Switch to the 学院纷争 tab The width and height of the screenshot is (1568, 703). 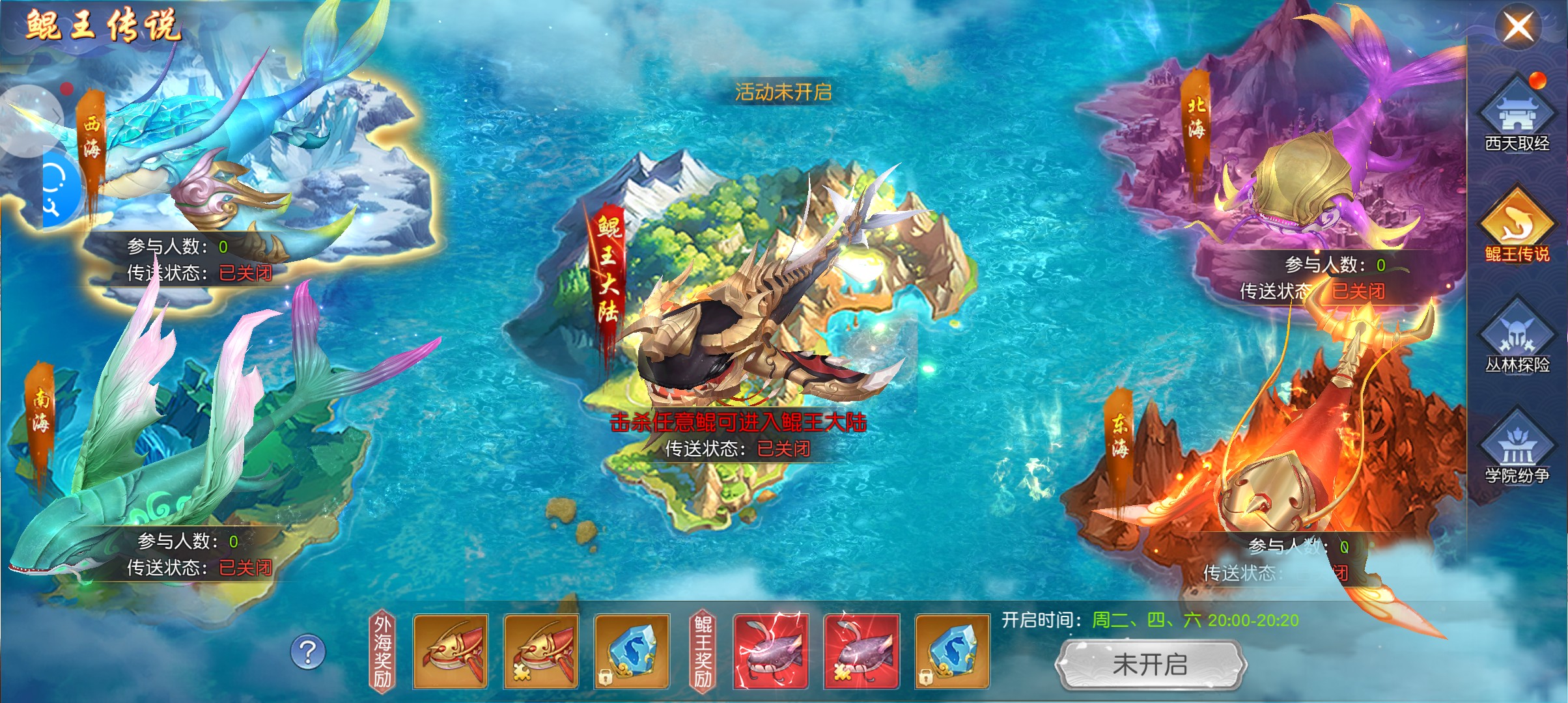1517,450
